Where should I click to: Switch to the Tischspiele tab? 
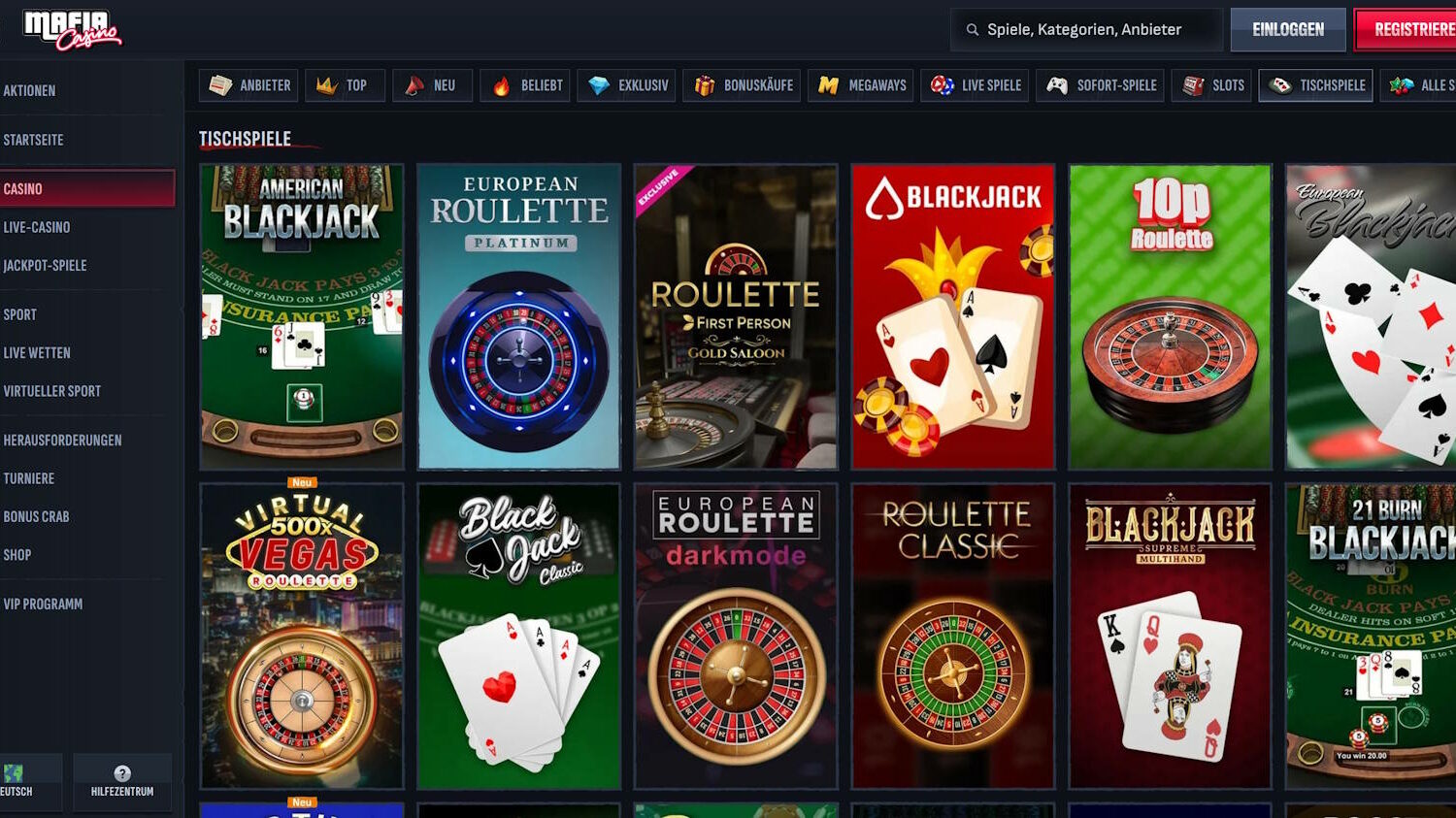[1317, 85]
